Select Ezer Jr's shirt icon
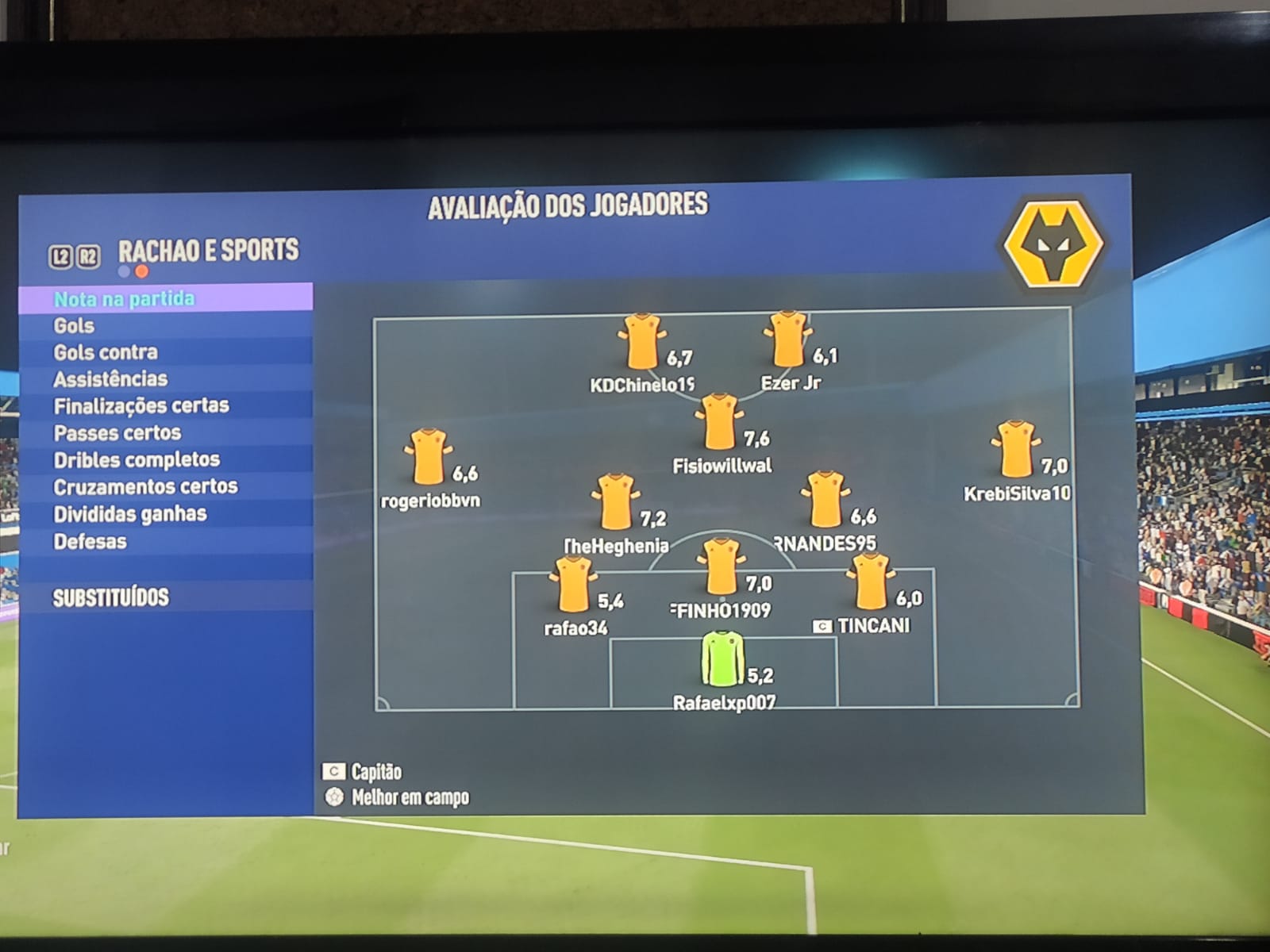1270x952 pixels. 788,340
